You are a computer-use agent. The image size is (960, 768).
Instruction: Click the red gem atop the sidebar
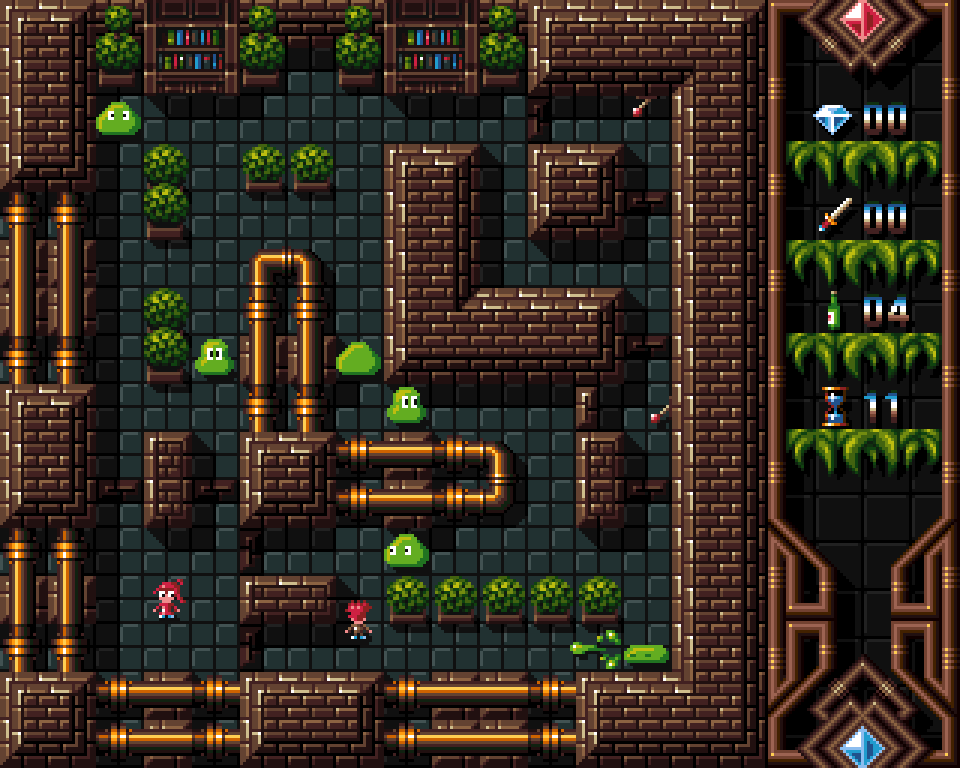[x=862, y=19]
